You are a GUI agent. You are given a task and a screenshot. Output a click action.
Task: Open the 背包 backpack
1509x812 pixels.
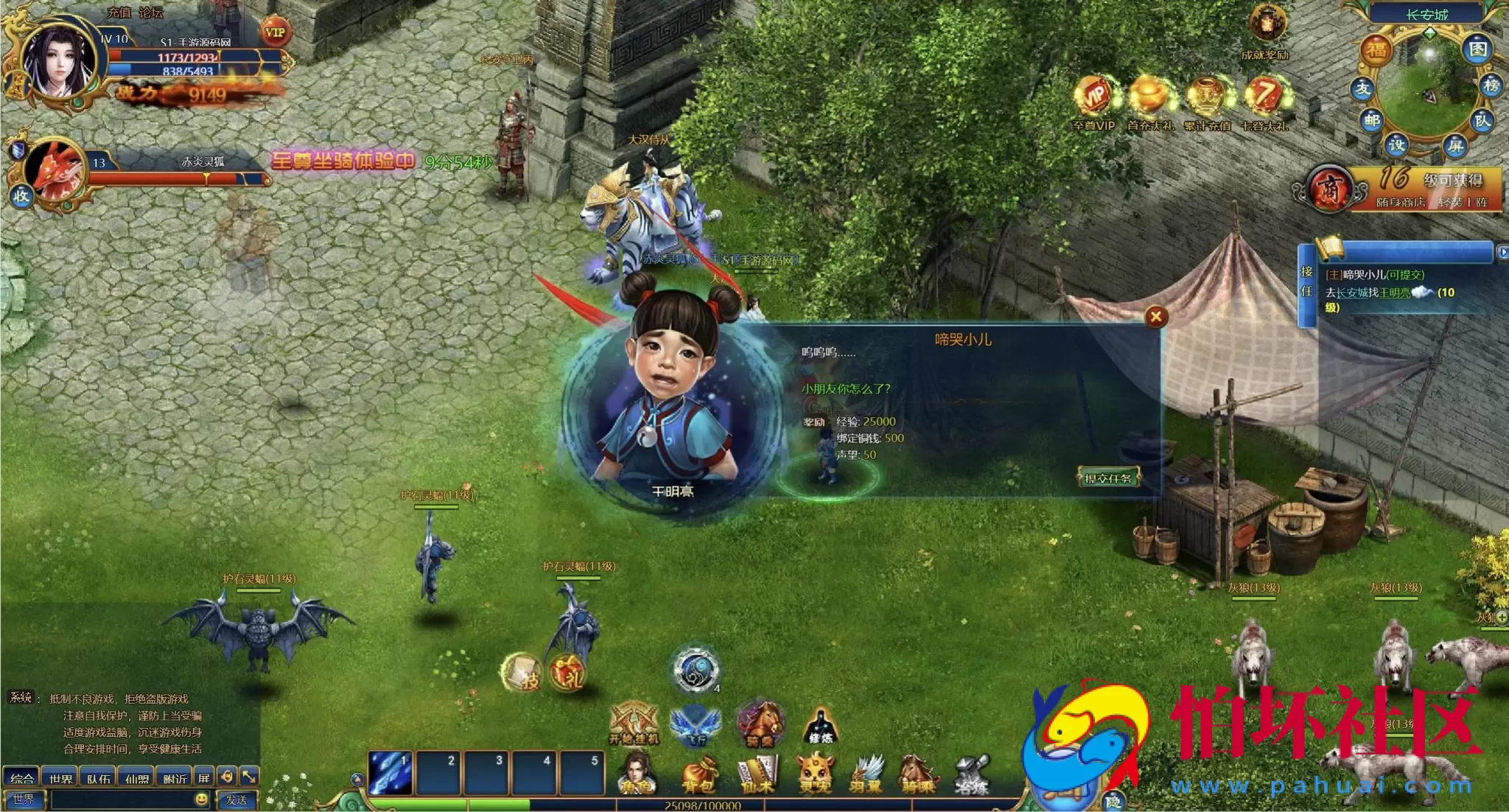click(698, 777)
